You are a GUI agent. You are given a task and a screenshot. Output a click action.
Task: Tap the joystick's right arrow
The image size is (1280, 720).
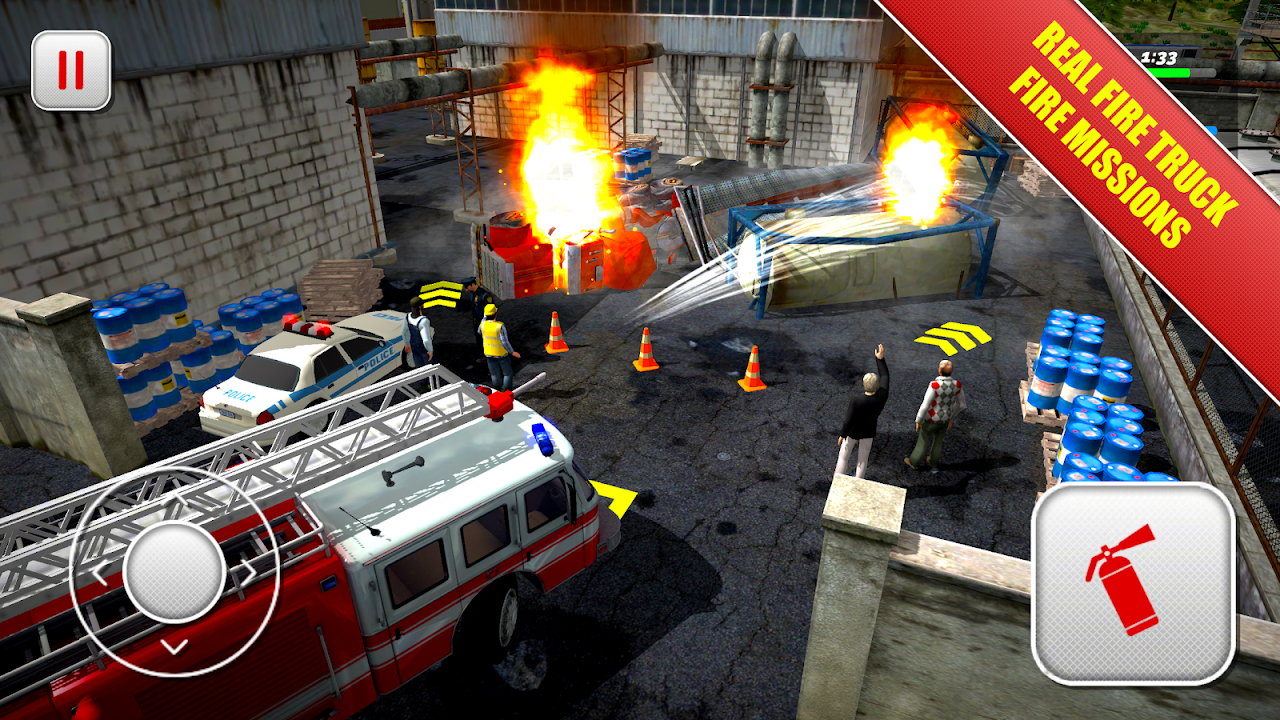pos(247,572)
